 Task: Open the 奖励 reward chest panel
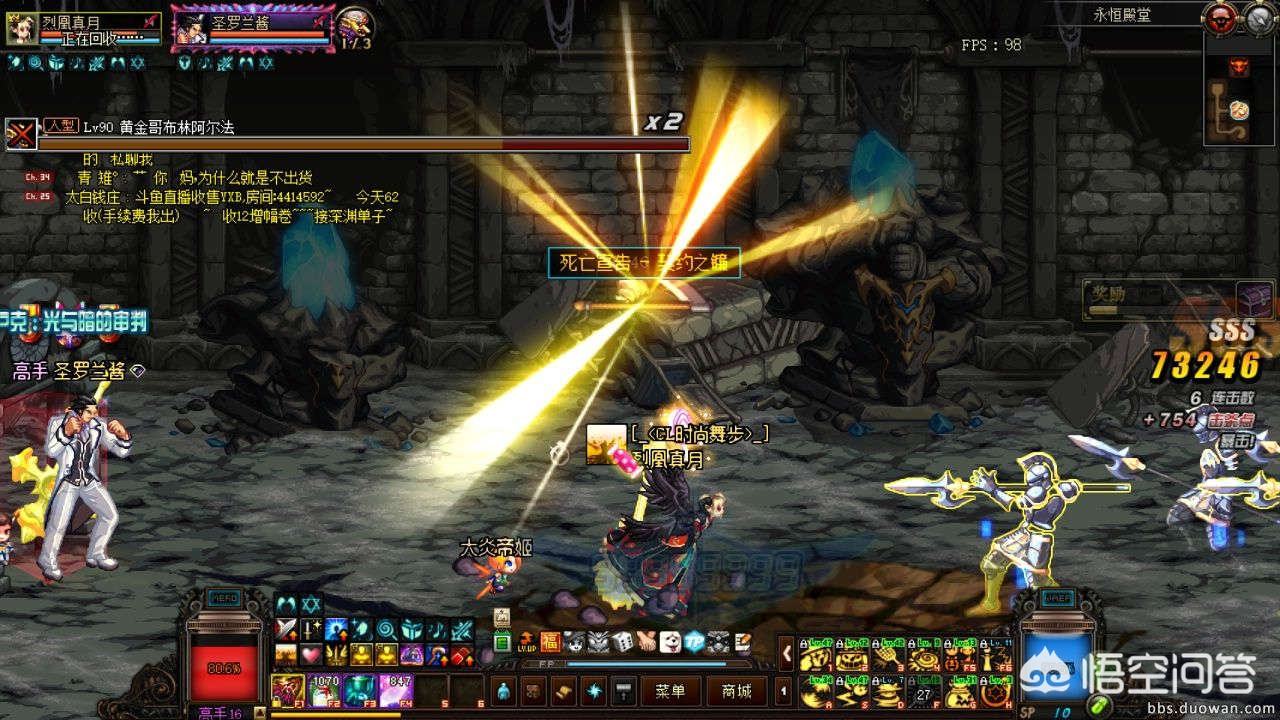coord(1254,298)
